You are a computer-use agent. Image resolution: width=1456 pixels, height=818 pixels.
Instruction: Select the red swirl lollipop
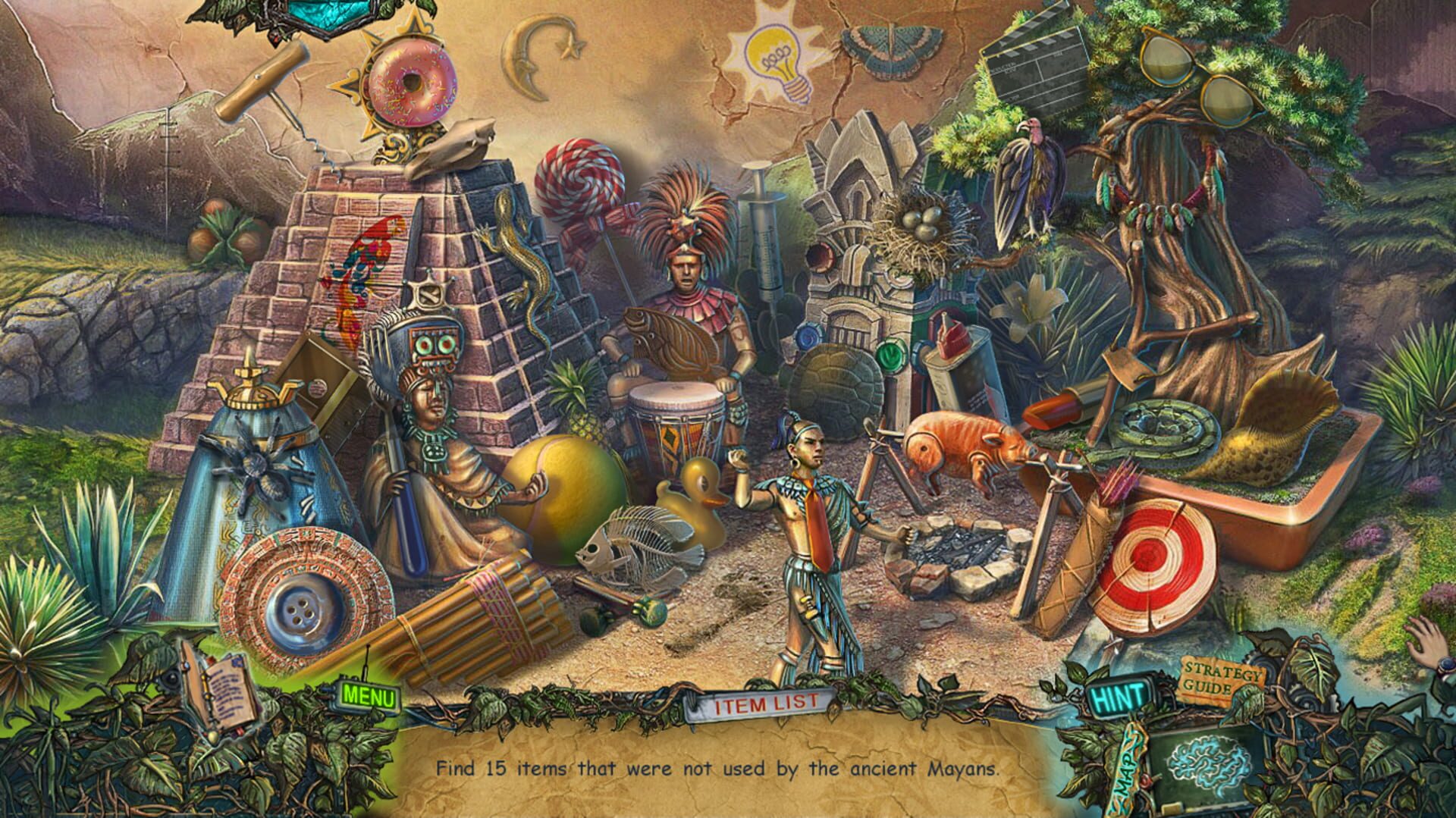point(581,178)
